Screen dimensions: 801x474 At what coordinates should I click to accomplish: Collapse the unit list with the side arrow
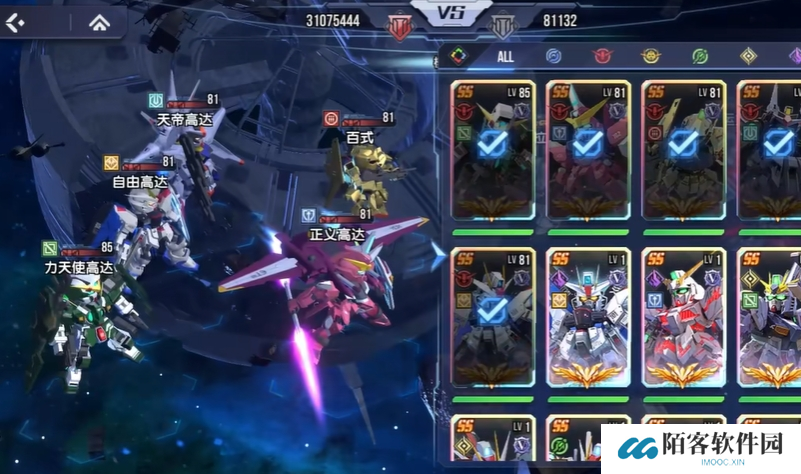pyautogui.click(x=437, y=257)
